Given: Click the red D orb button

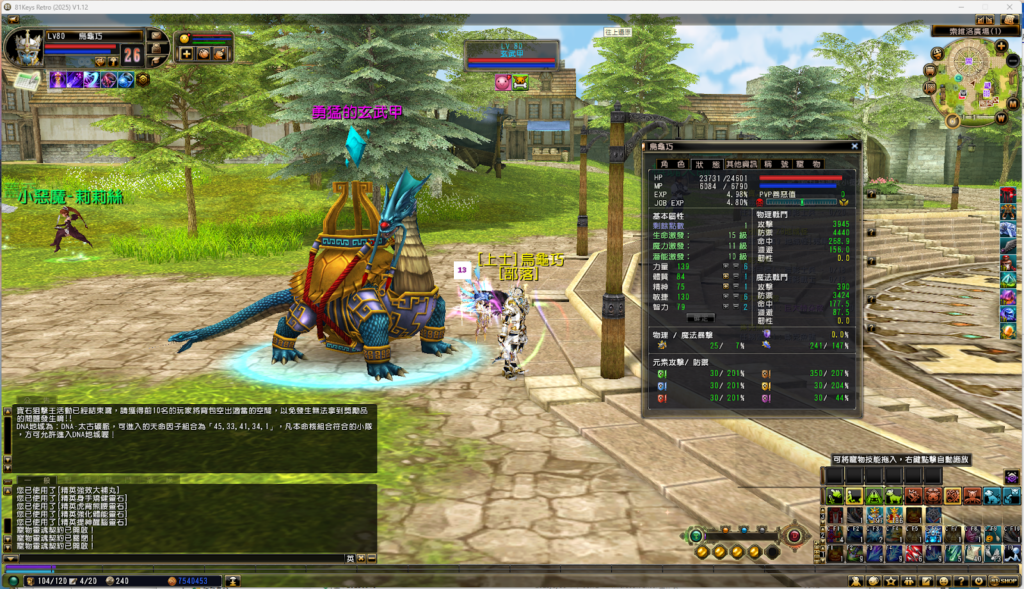Looking at the screenshot, I should [x=794, y=536].
